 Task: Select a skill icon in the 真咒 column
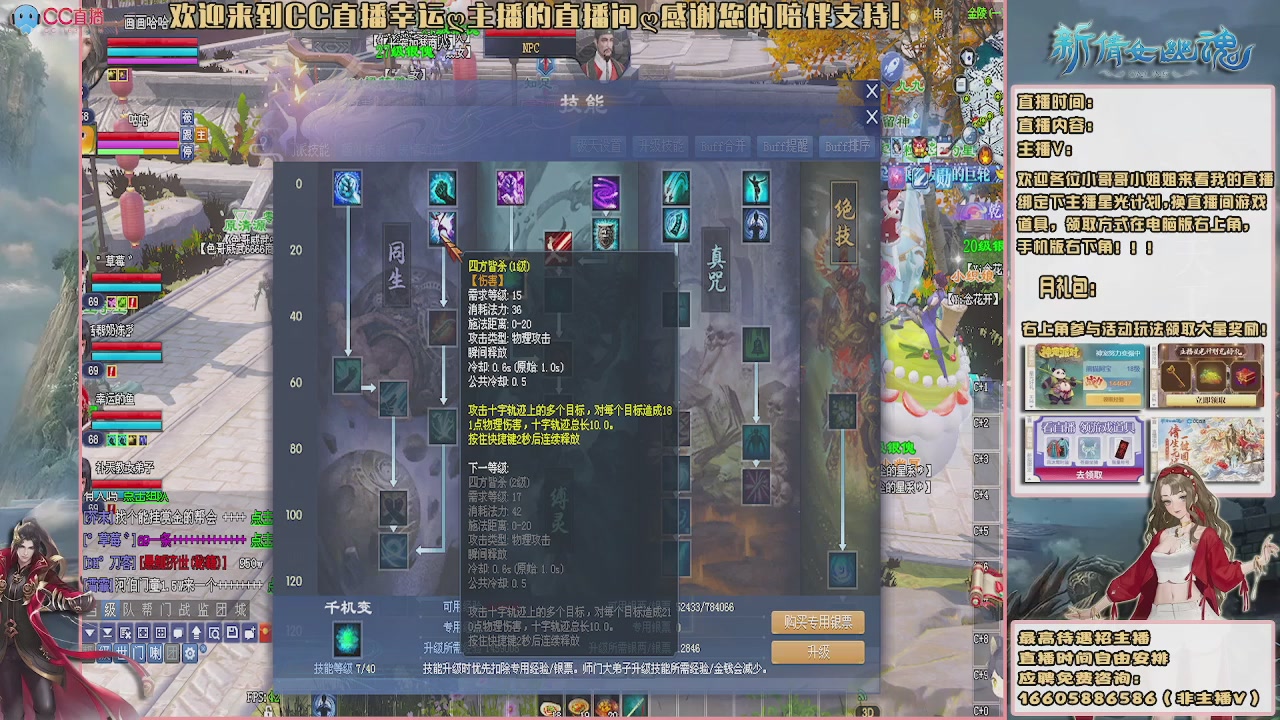[755, 345]
